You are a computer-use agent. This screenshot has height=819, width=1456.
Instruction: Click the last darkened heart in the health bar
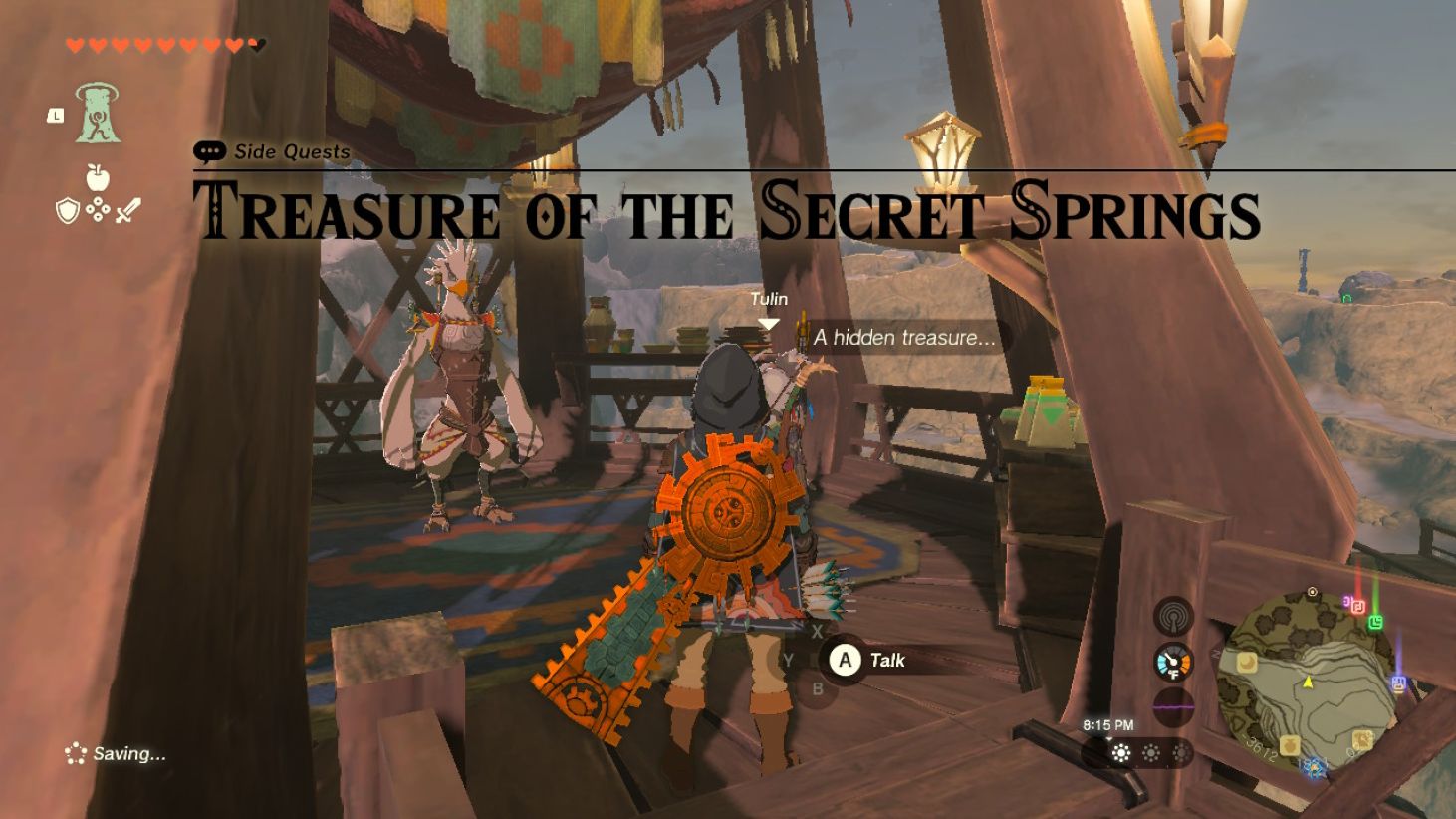tap(255, 44)
